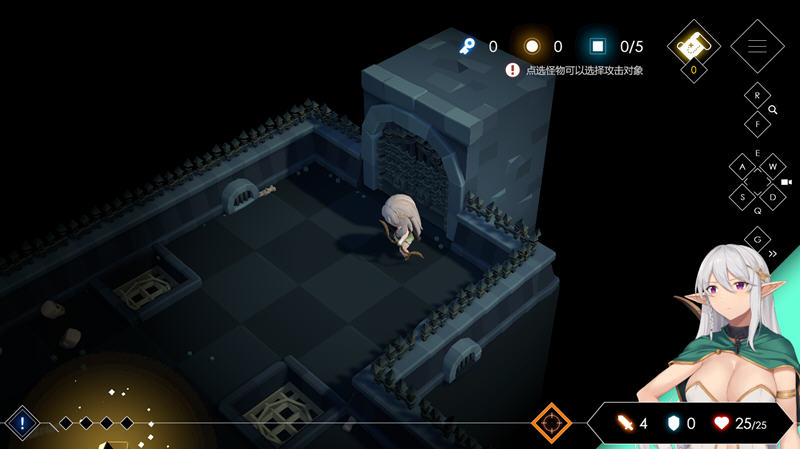Activate the orange crosshair target button
Image resolution: width=800 pixels, height=449 pixels.
pos(551,423)
